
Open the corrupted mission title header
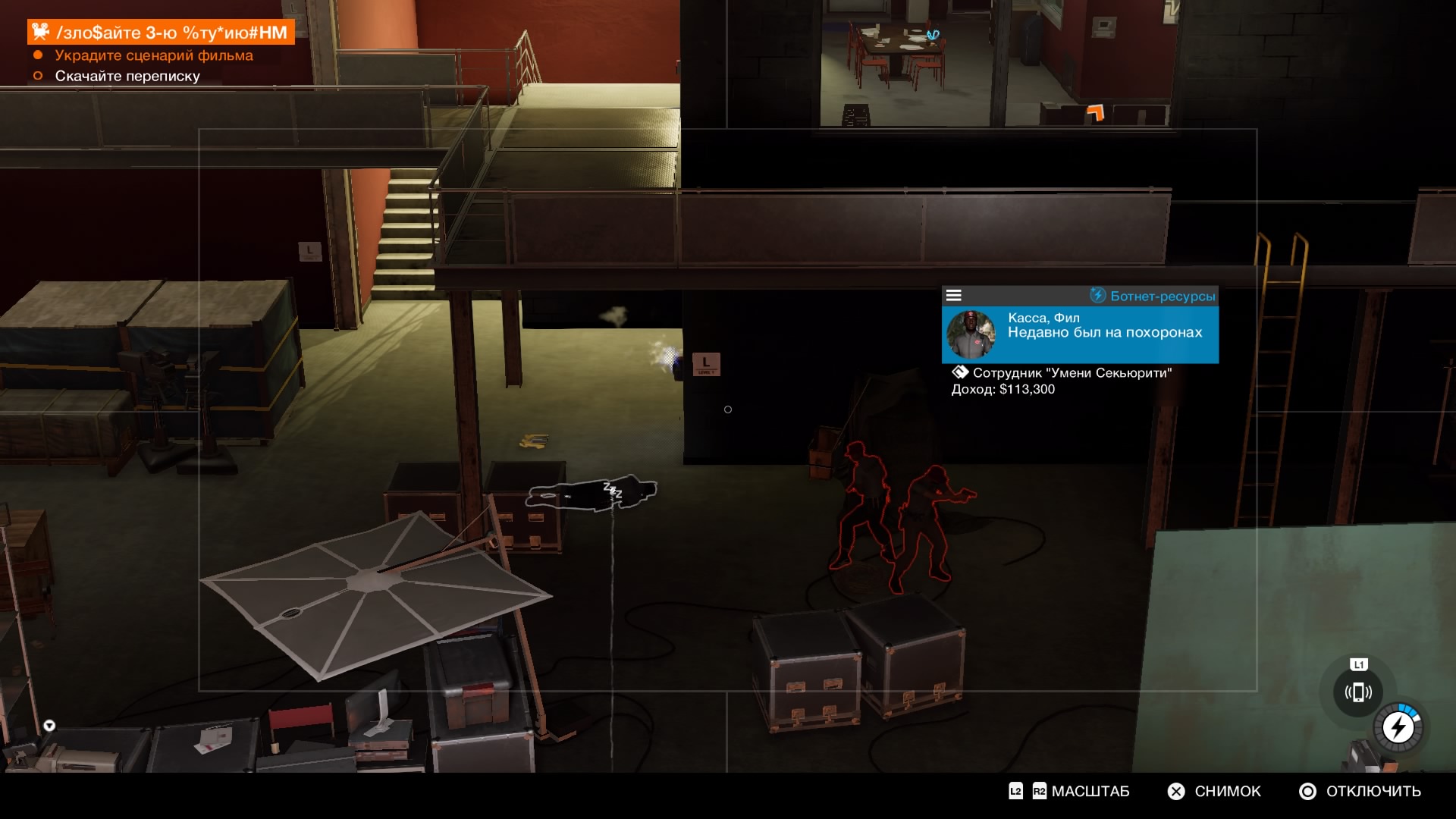[162, 32]
